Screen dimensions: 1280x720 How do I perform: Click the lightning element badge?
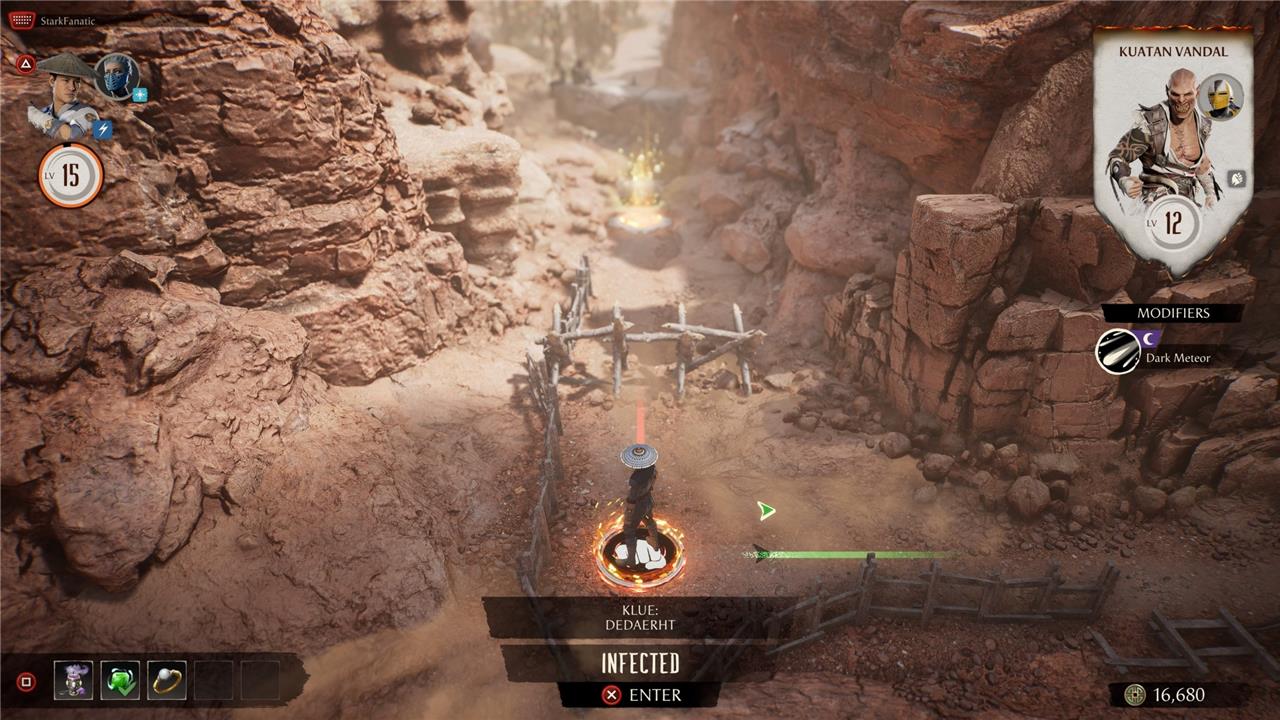(x=103, y=129)
